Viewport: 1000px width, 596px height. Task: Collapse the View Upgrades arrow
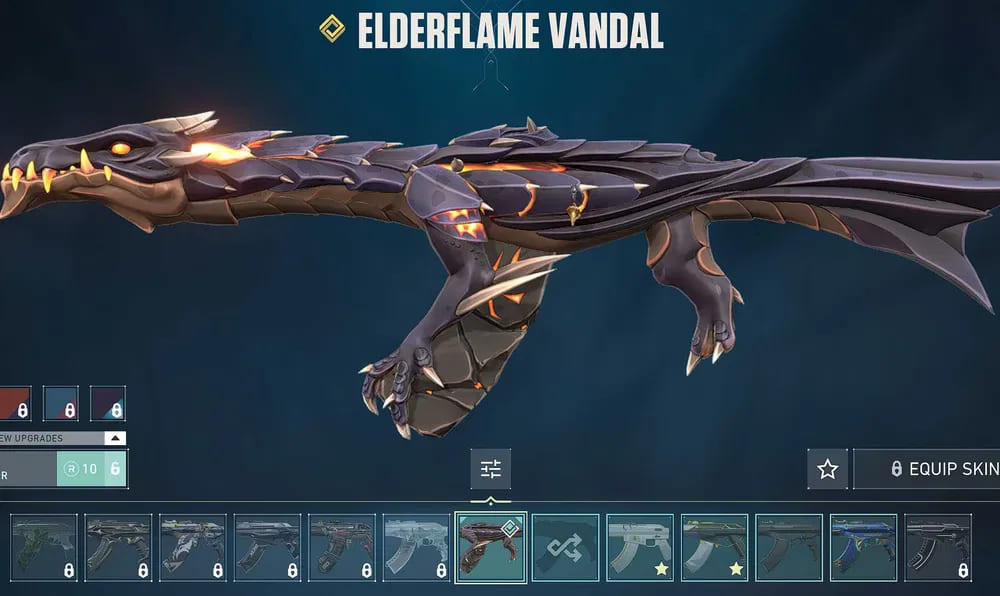[x=116, y=438]
